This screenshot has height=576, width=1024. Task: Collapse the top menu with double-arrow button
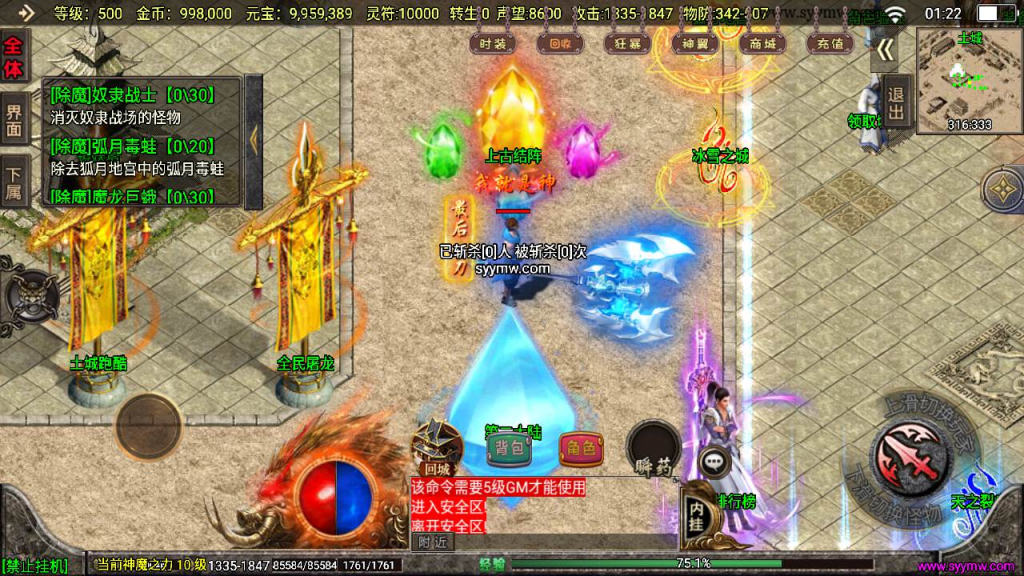[x=884, y=50]
